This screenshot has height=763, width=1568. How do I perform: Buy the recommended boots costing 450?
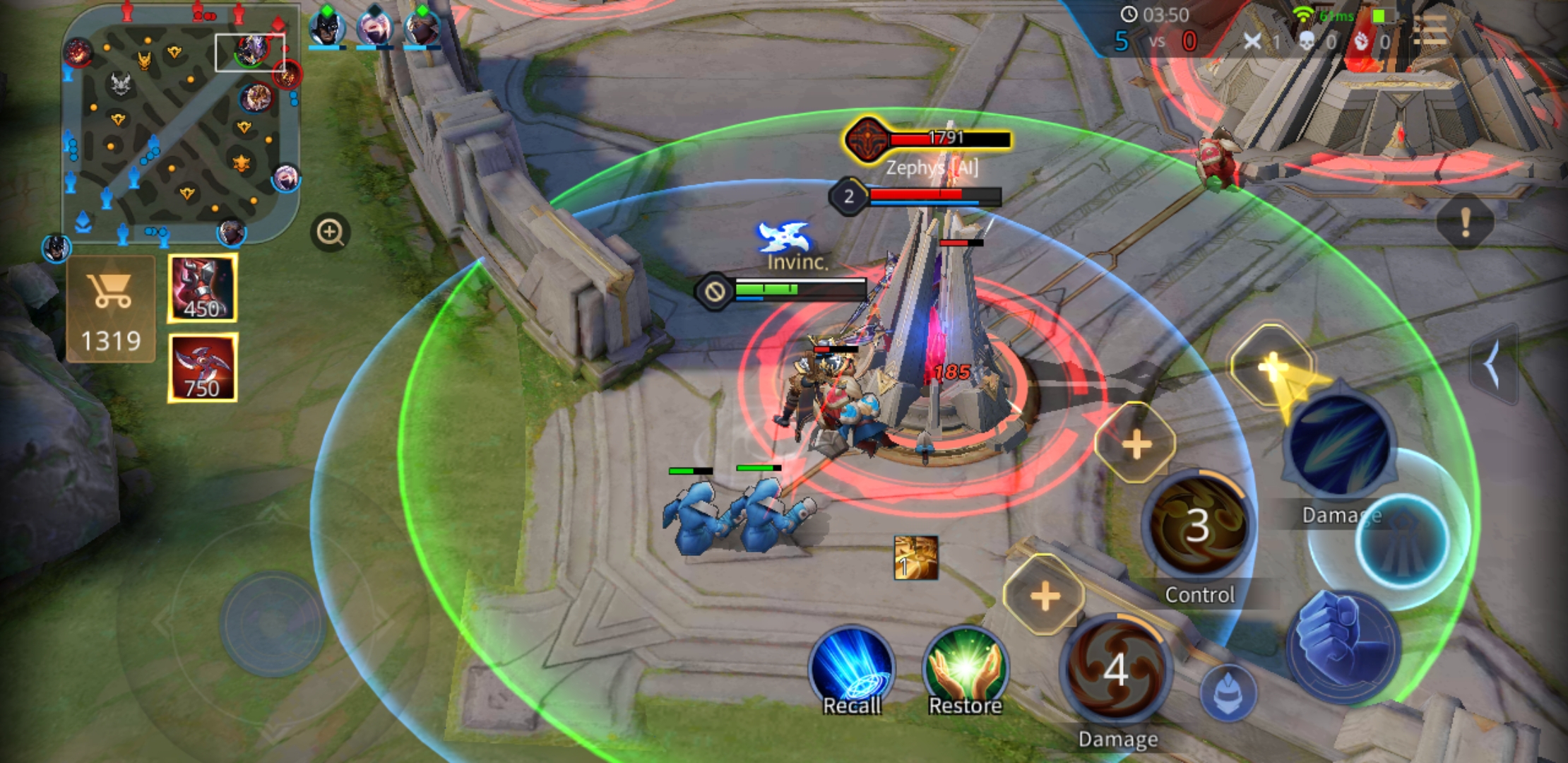tap(202, 289)
